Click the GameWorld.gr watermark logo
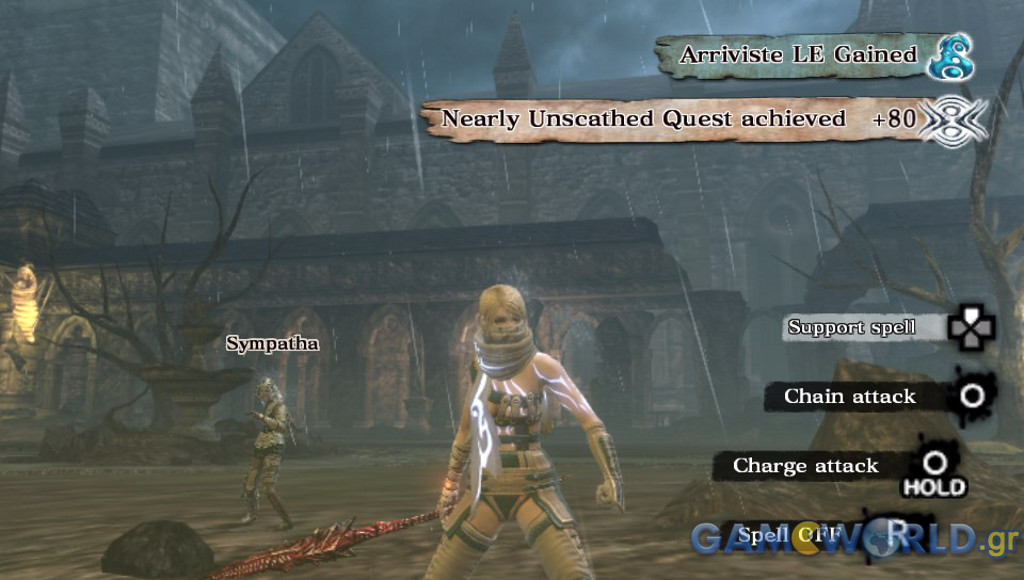 (855, 538)
